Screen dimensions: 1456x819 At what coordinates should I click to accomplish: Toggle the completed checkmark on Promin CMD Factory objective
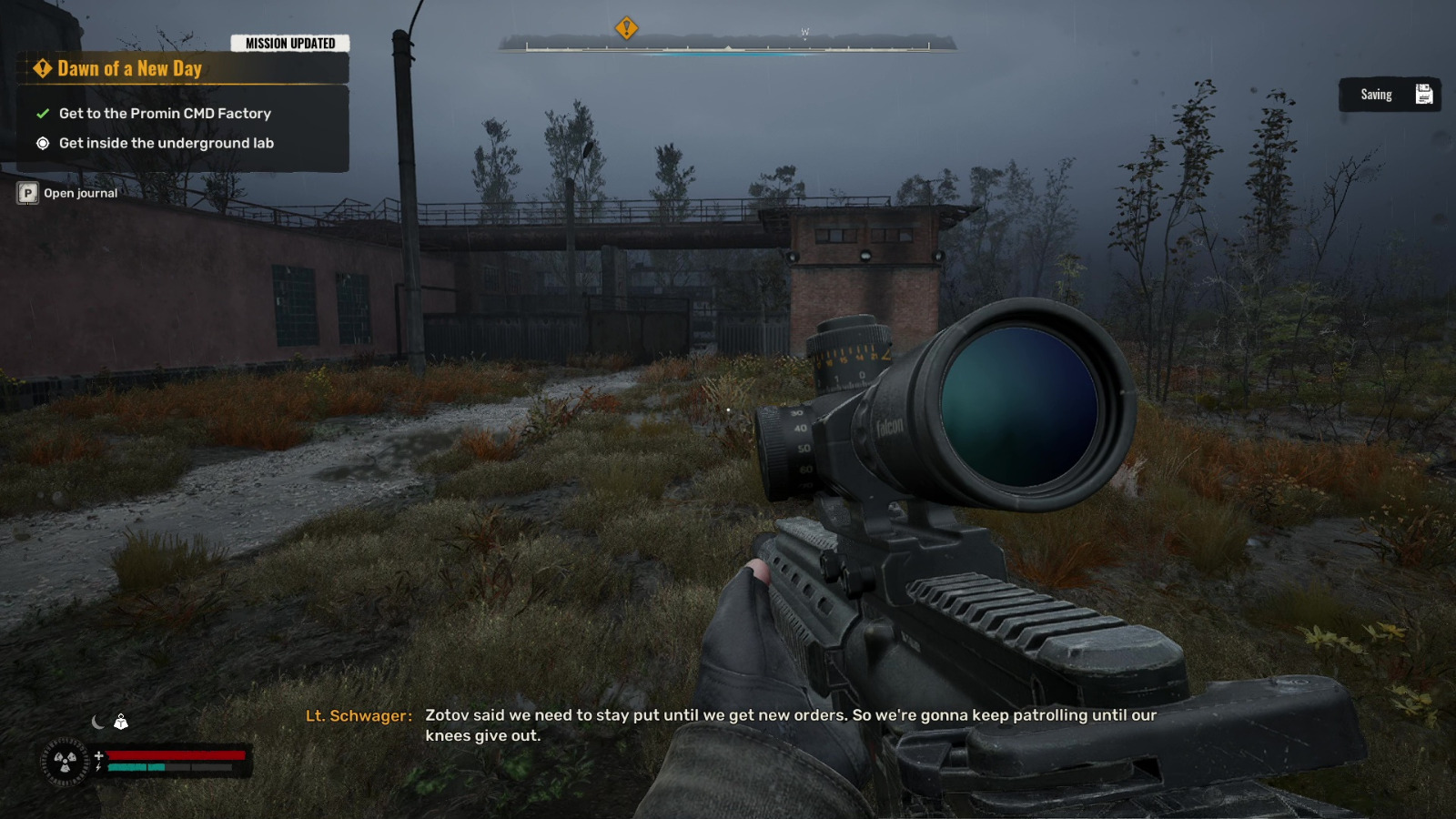click(x=41, y=114)
